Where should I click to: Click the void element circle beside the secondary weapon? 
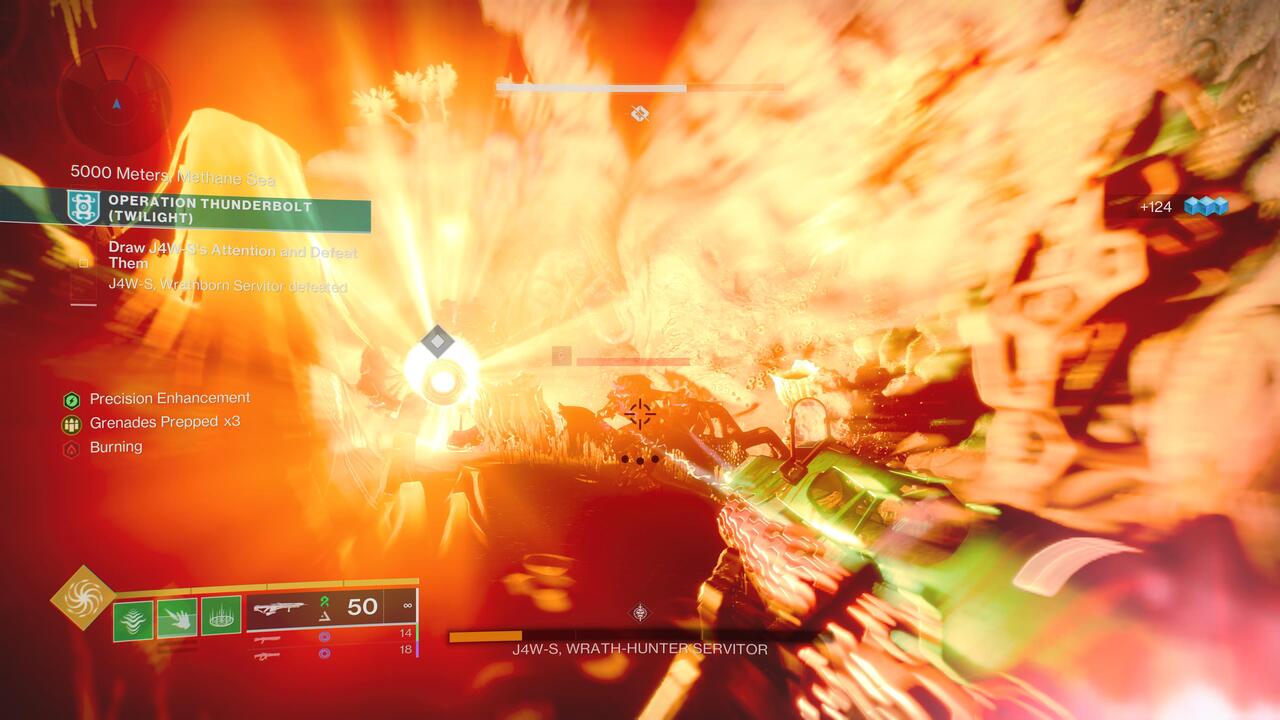pyautogui.click(x=324, y=637)
